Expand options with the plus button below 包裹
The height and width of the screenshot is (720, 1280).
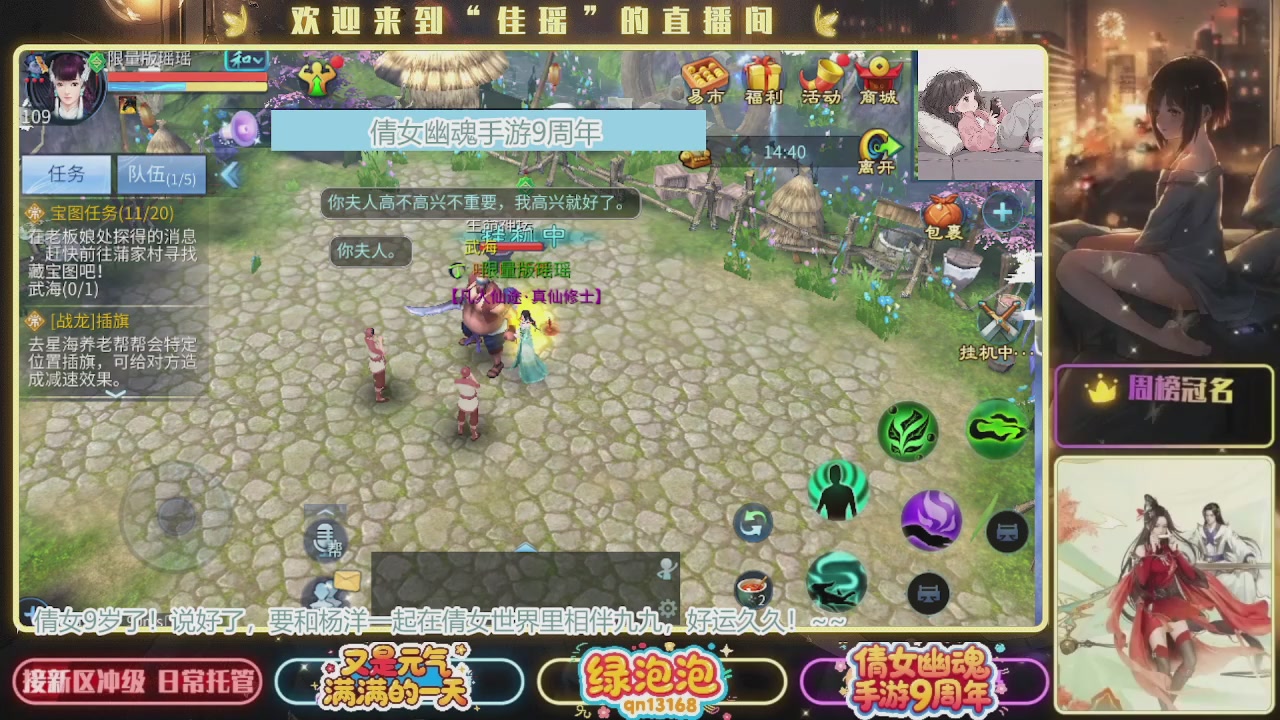click(x=1001, y=211)
